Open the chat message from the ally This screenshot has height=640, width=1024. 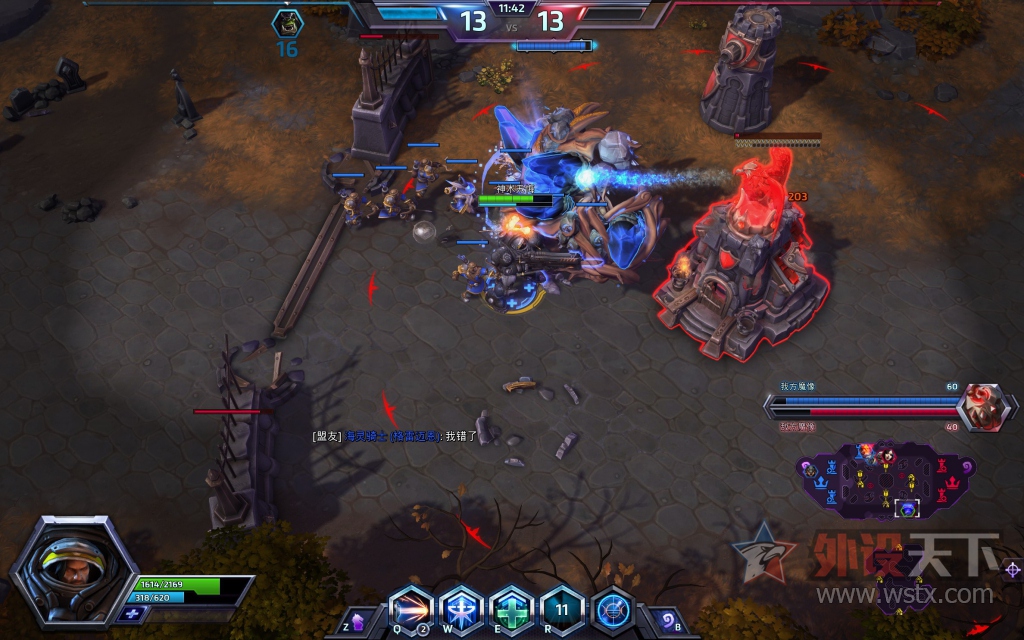[398, 436]
